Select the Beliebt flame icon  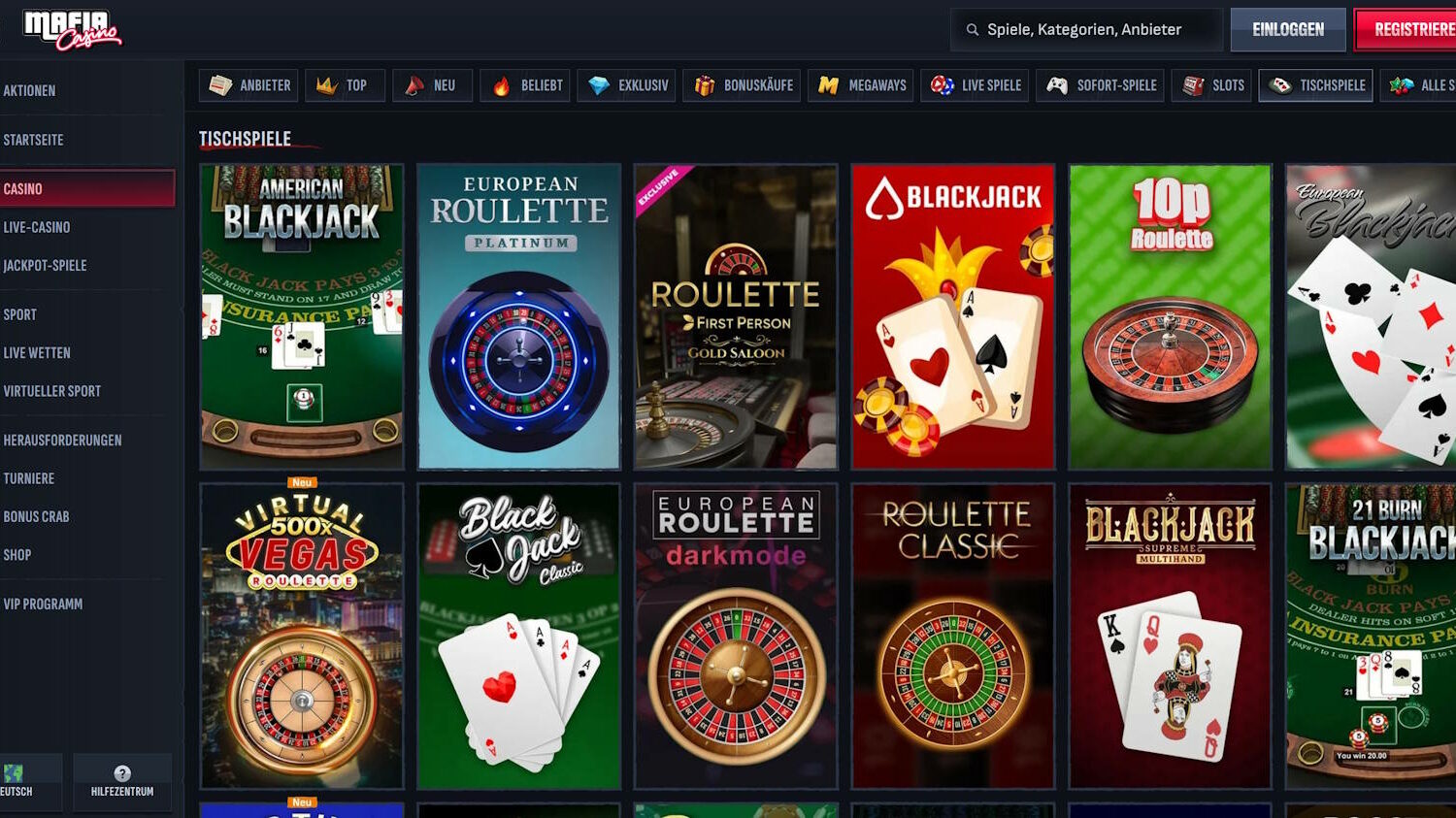coord(501,85)
